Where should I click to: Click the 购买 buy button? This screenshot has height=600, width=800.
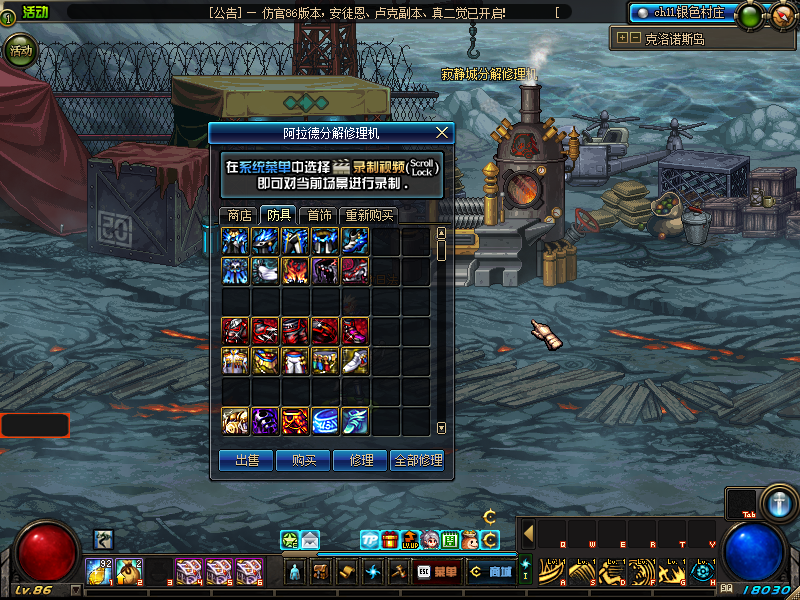tap(304, 460)
